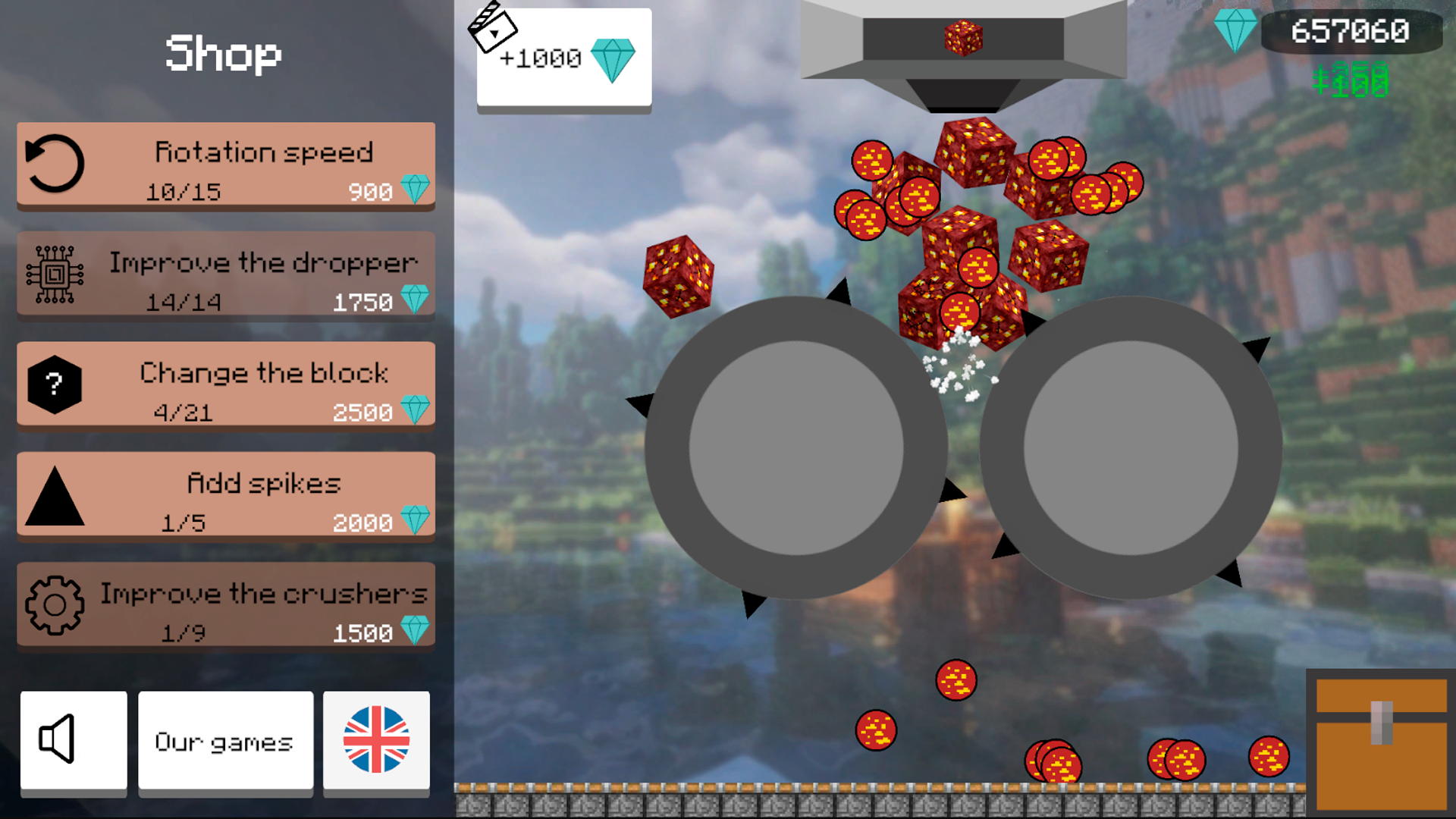Screen dimensions: 1456x819
Task: Change language via the UK flag button
Action: pyautogui.click(x=377, y=742)
